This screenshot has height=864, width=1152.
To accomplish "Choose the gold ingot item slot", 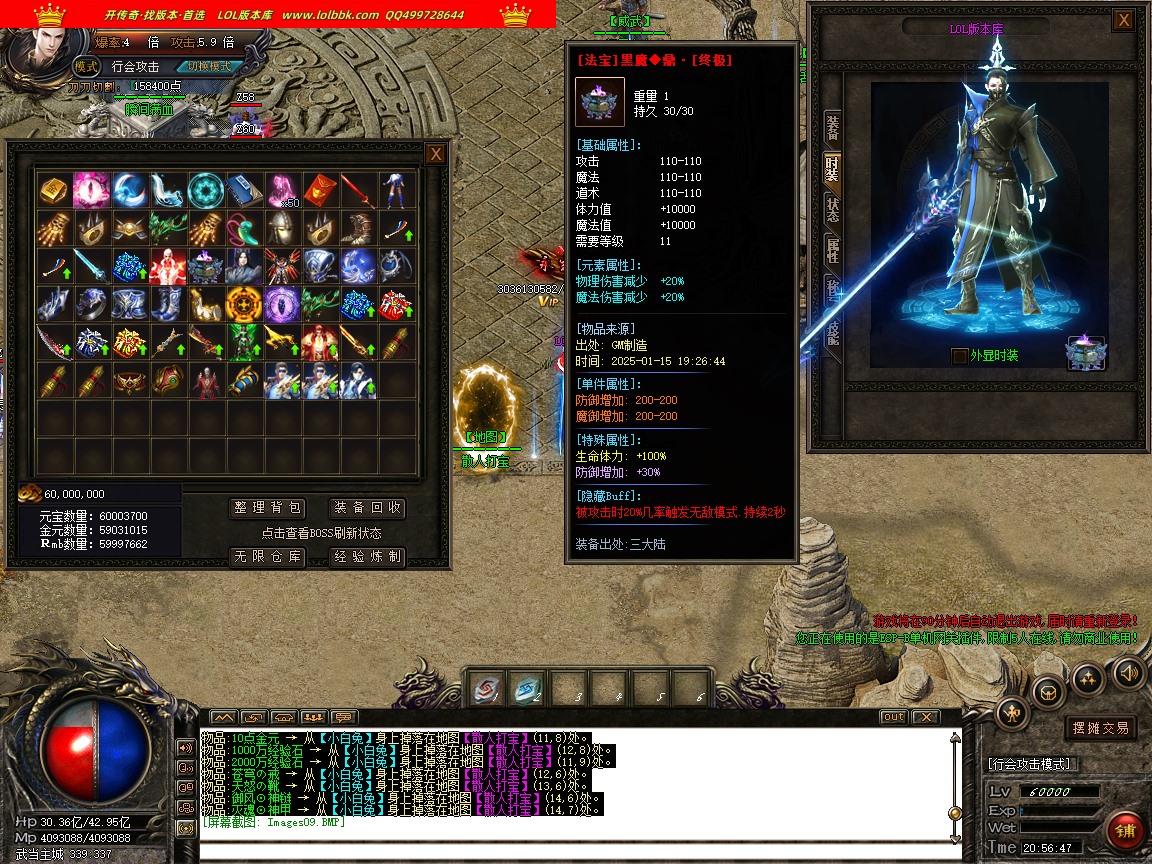I will coord(53,190).
